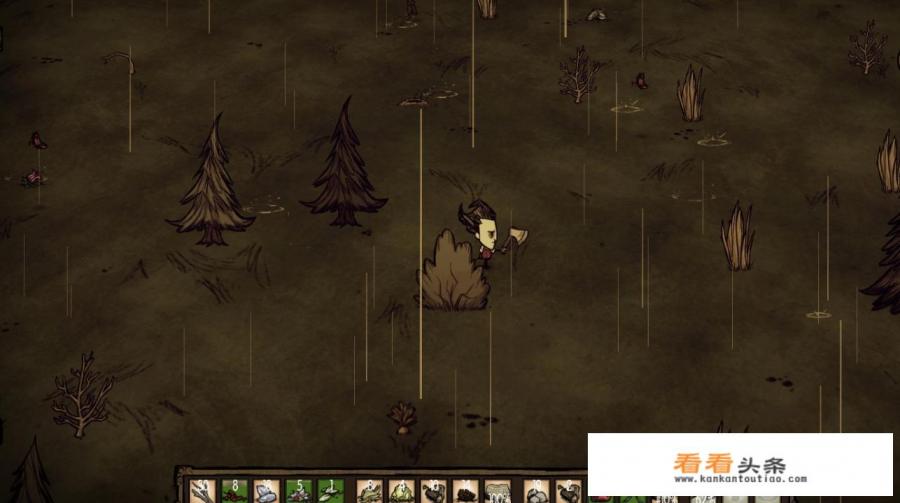The height and width of the screenshot is (503, 900).
Task: Select the twigs stack of 30
Action: point(202,491)
